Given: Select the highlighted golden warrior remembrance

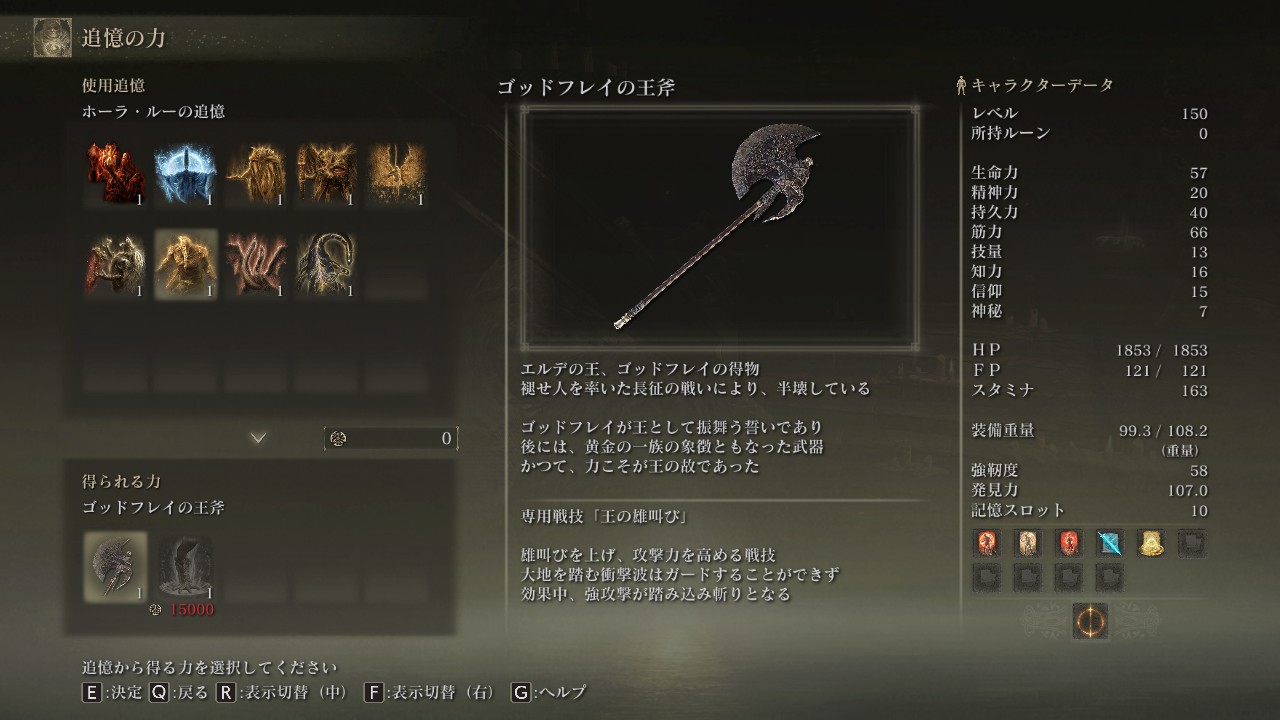Looking at the screenshot, I should [x=186, y=263].
